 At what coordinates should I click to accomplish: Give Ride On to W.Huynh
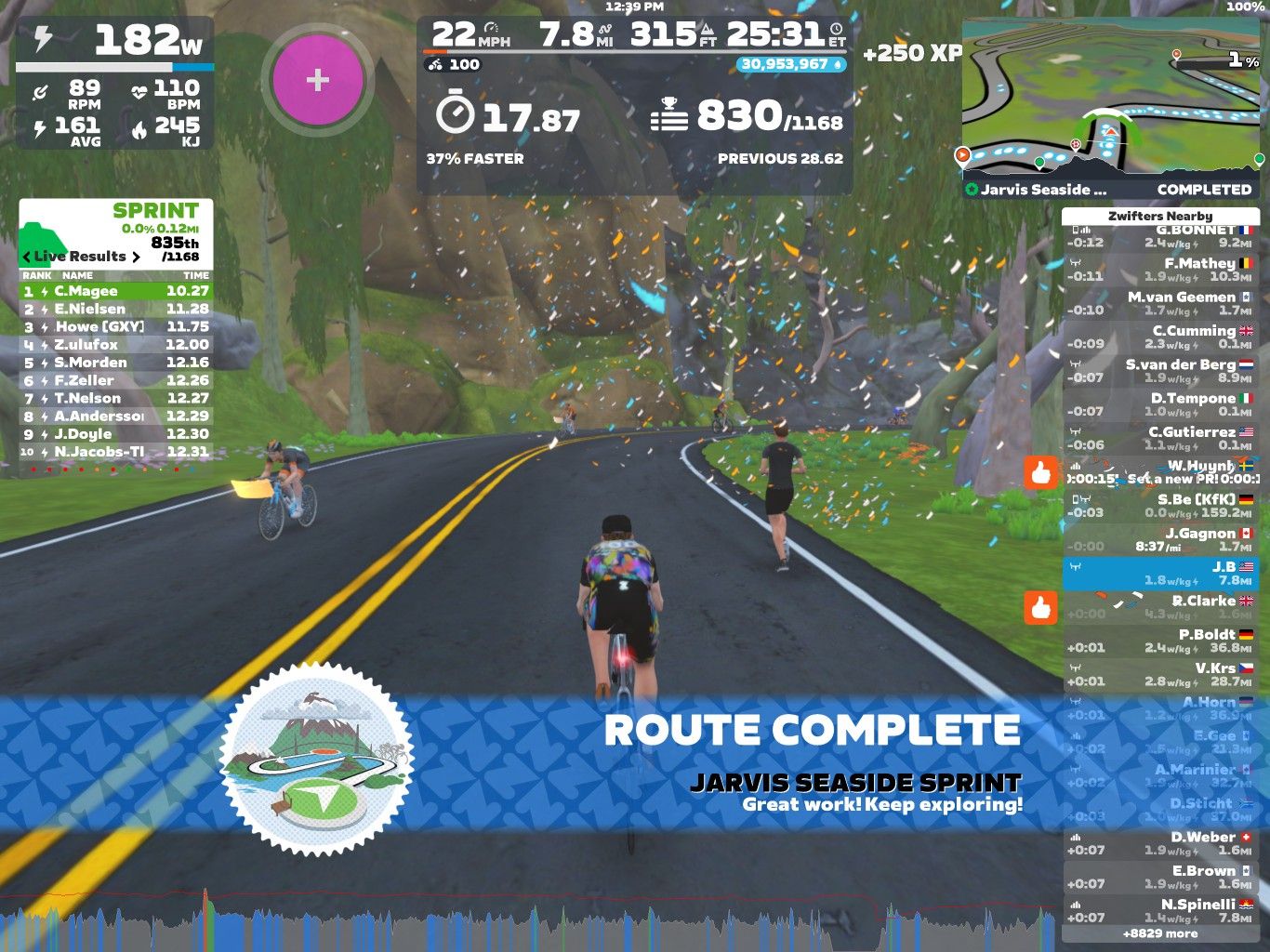[1041, 473]
